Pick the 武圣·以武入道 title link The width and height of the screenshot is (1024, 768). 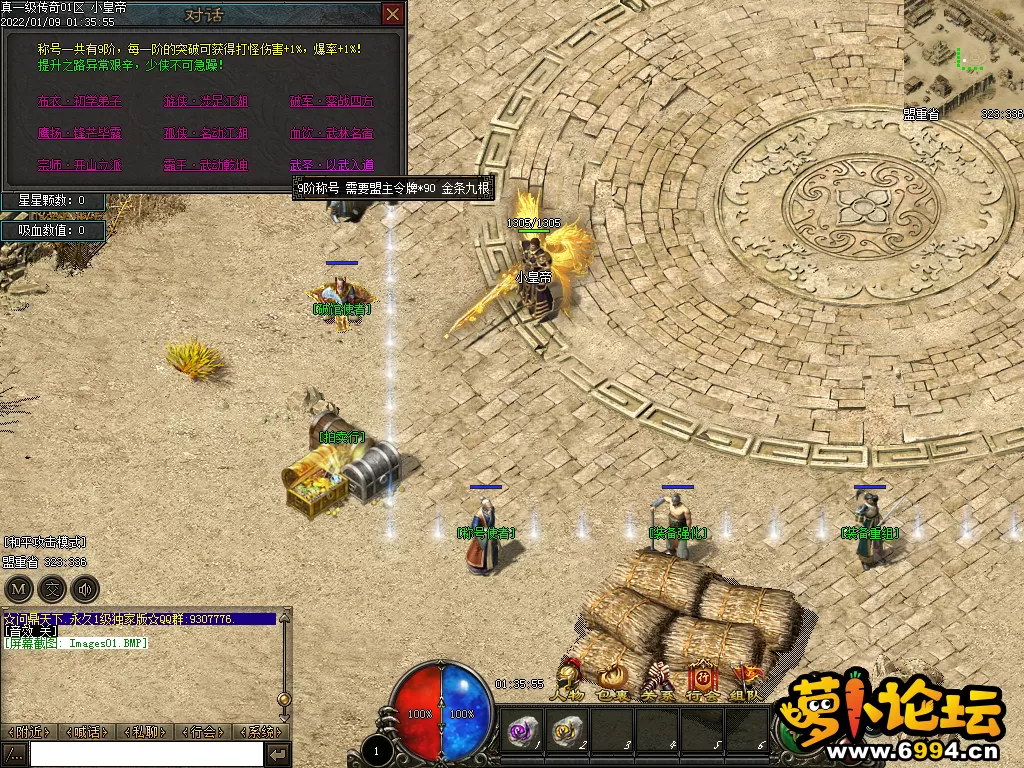331,165
